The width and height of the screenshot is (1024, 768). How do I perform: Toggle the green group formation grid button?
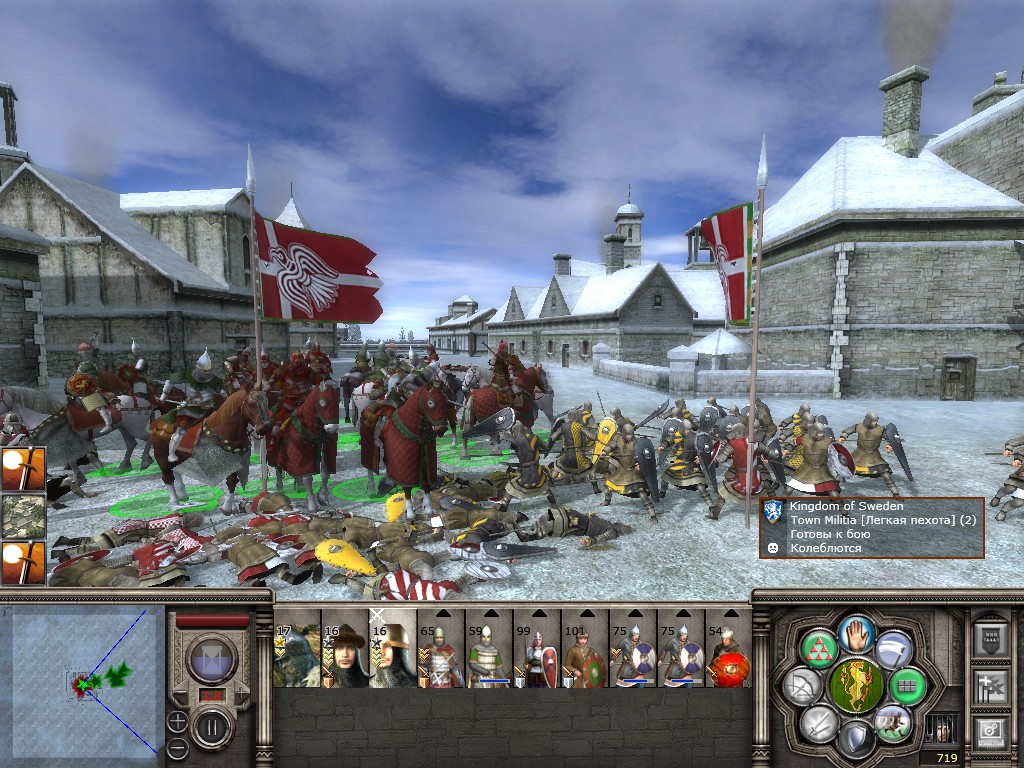pos(908,686)
